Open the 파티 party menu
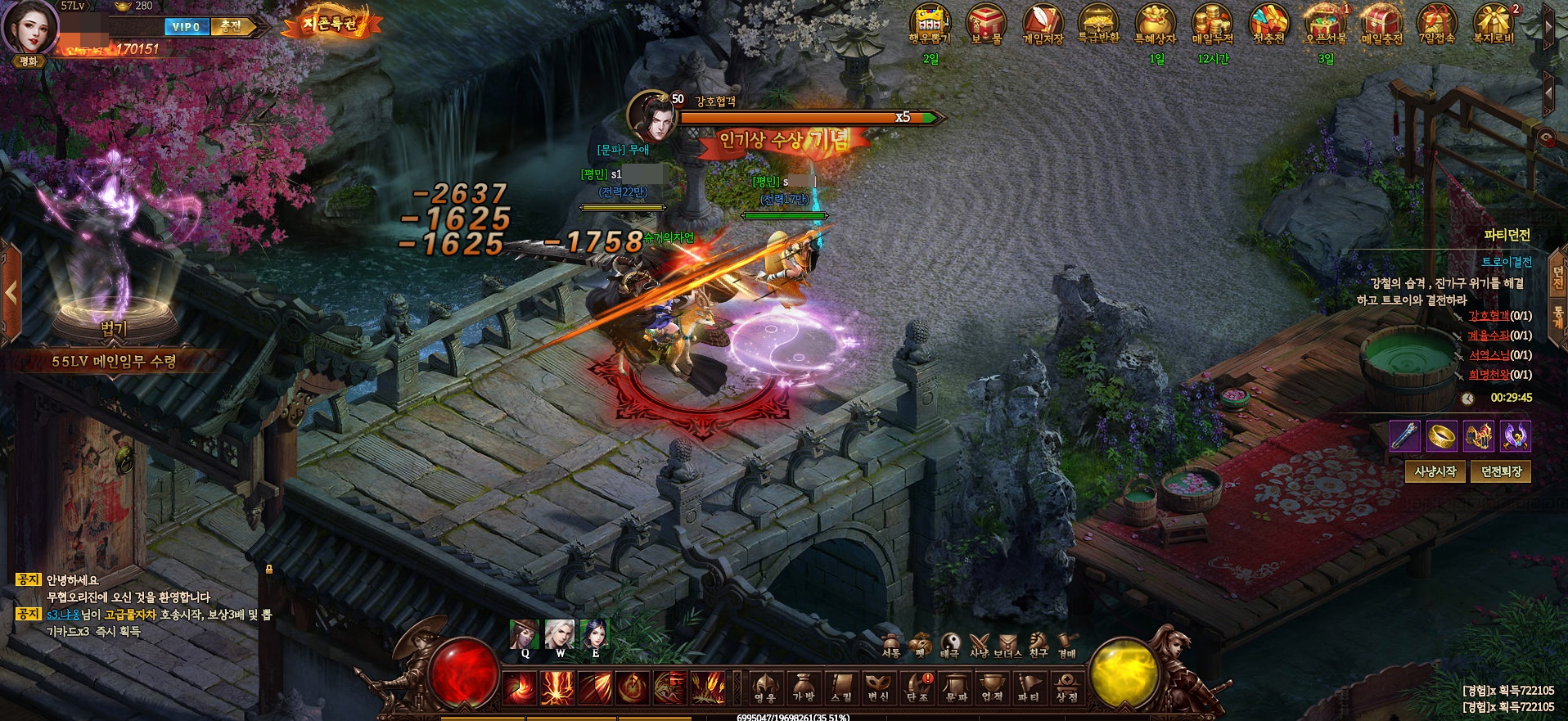Screen dimensions: 1568x721 point(1029,687)
